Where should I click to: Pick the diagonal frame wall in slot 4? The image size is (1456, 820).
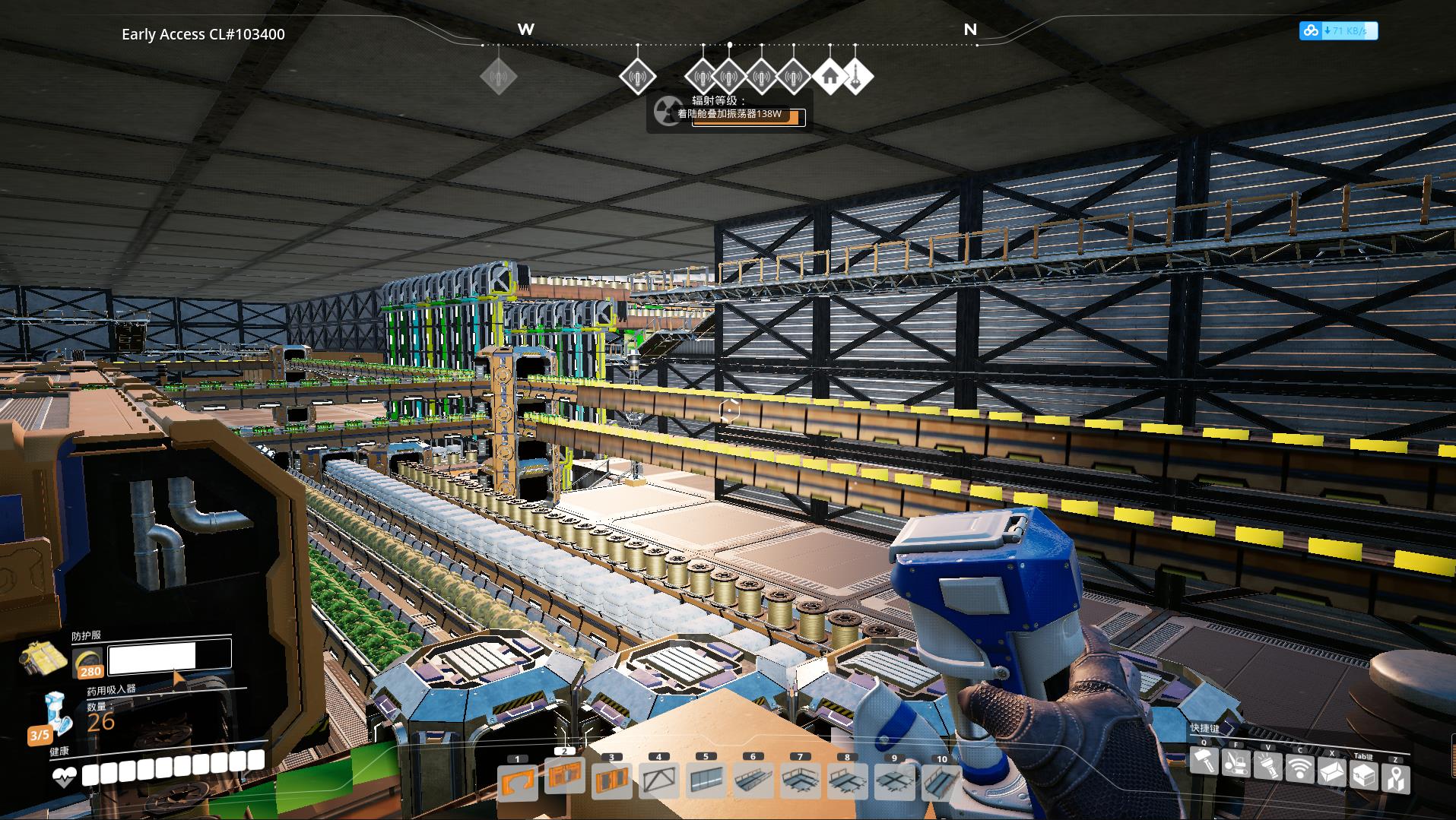[659, 781]
